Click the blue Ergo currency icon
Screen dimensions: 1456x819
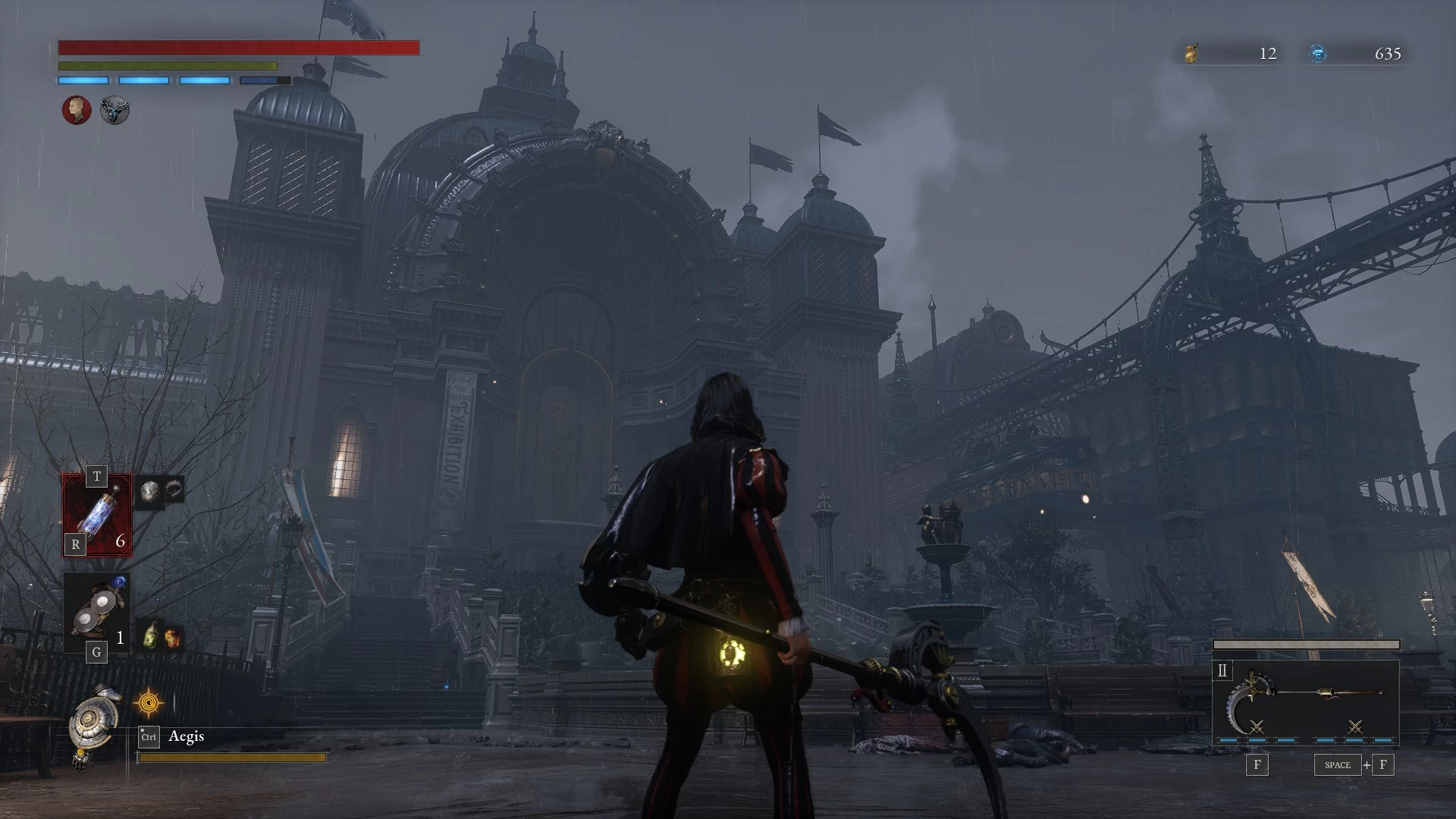coord(1319,53)
